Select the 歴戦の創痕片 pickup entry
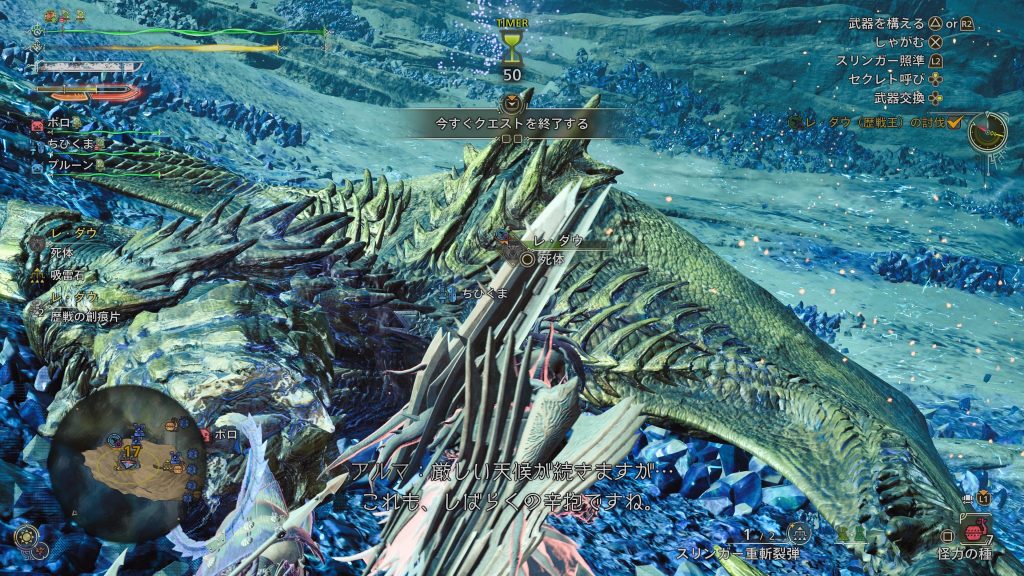This screenshot has height=576, width=1024. pos(80,313)
